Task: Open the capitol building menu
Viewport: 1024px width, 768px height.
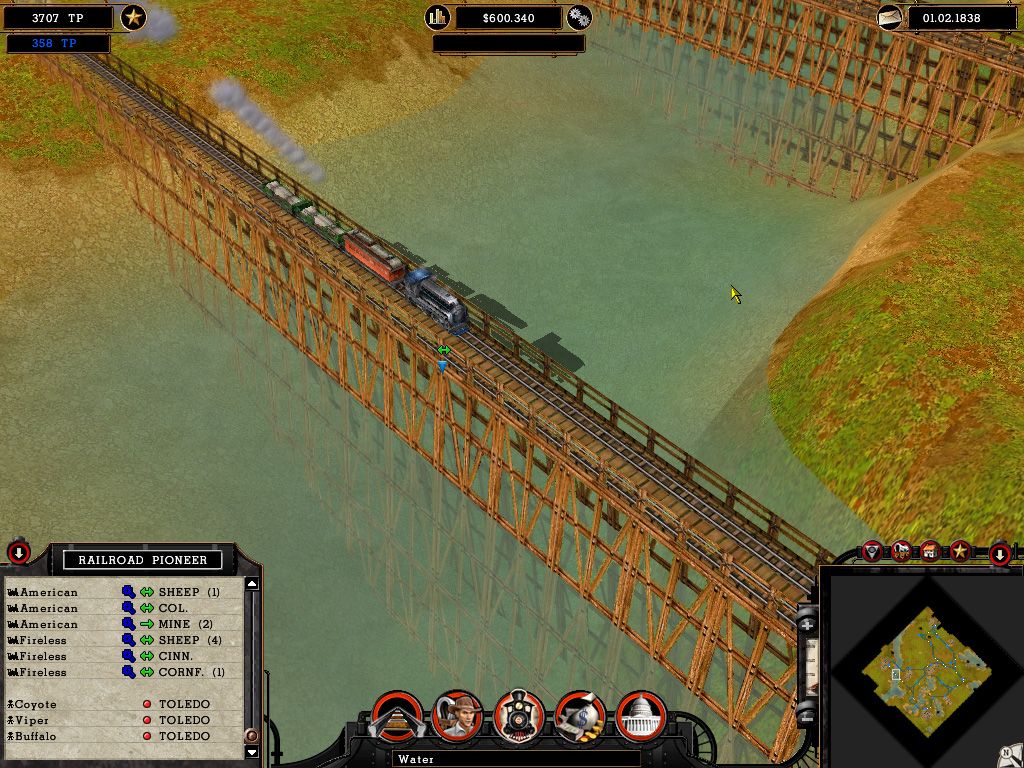Action: pyautogui.click(x=642, y=716)
